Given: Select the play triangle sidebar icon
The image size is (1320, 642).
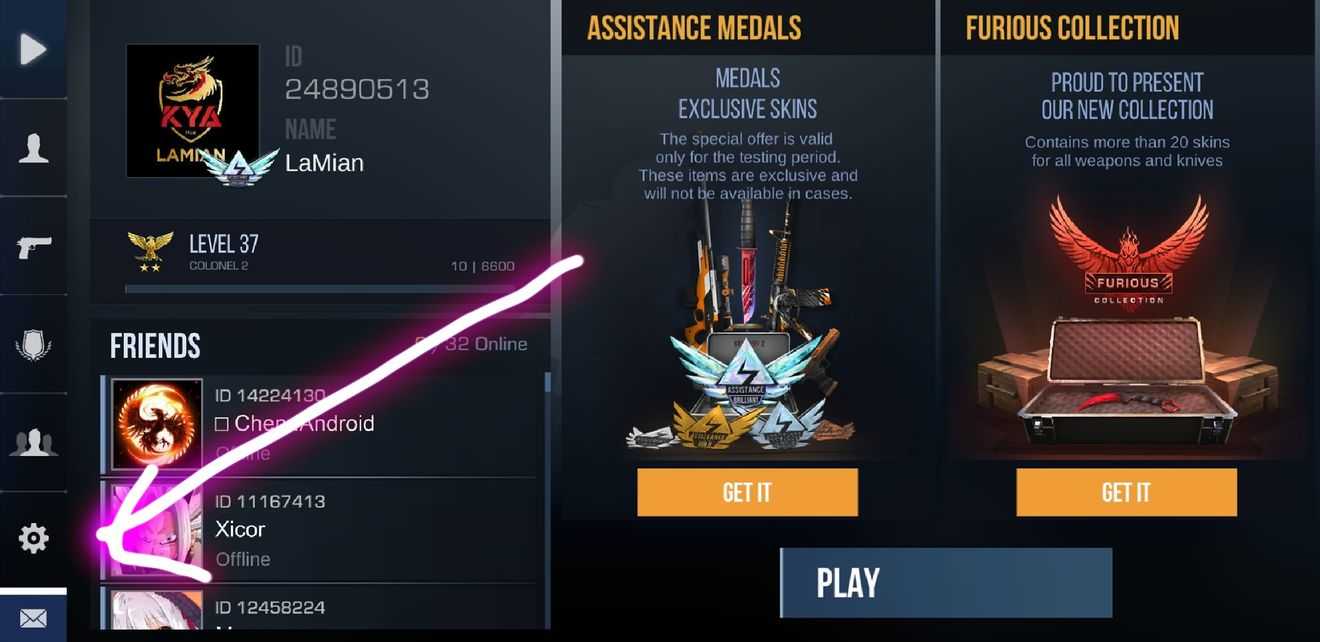Looking at the screenshot, I should [x=33, y=49].
